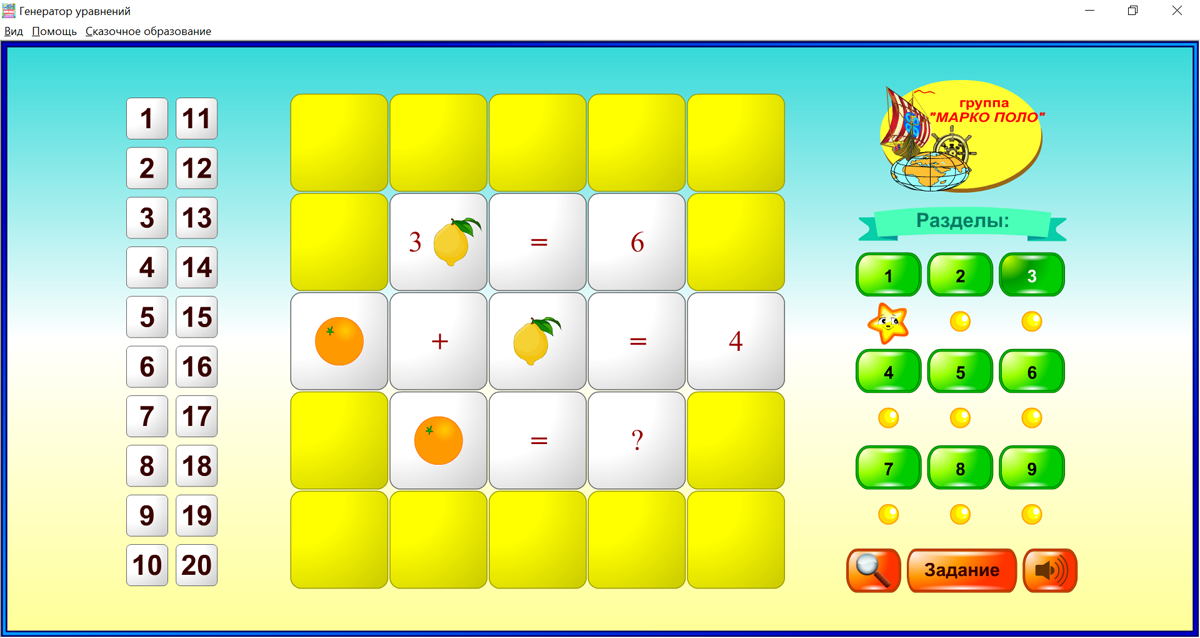
Task: Click the Марко Поло group logo
Action: click(960, 136)
